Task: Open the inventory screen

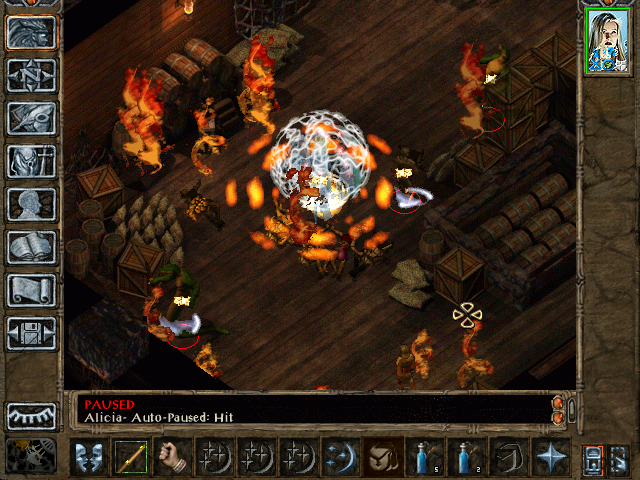Action: coord(31,161)
